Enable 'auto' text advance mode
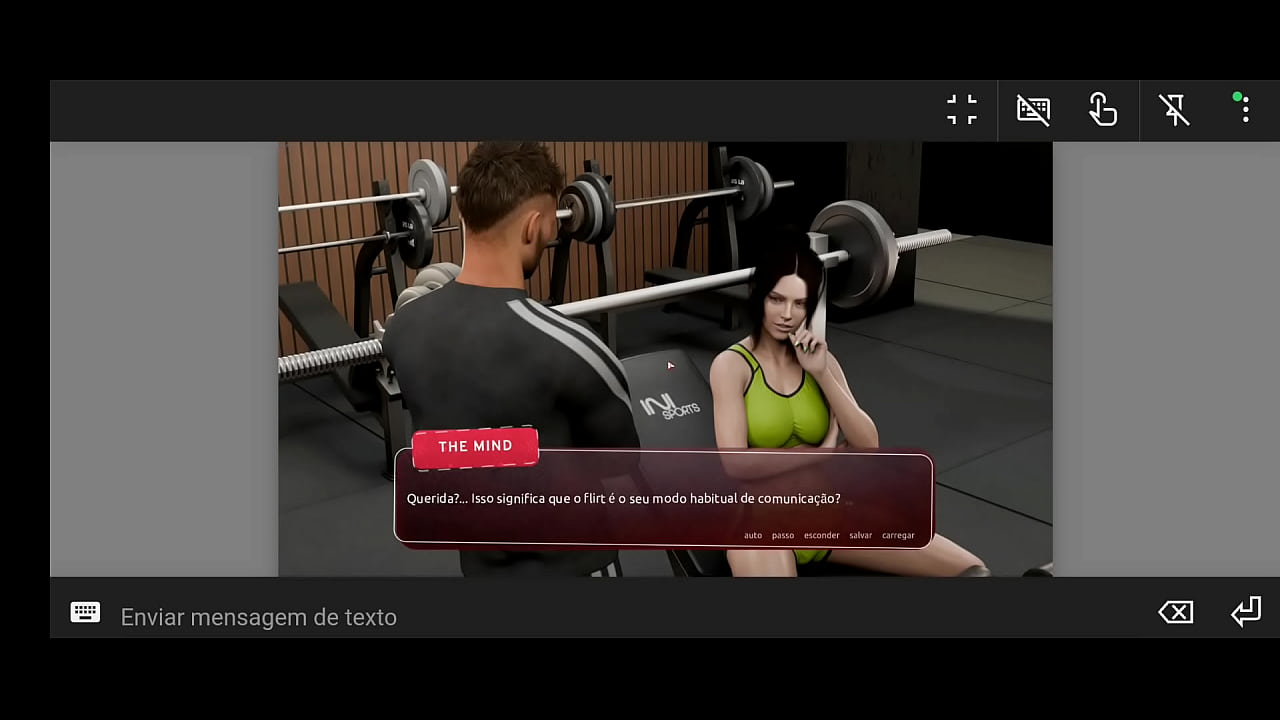Image resolution: width=1280 pixels, height=720 pixels. coord(752,535)
